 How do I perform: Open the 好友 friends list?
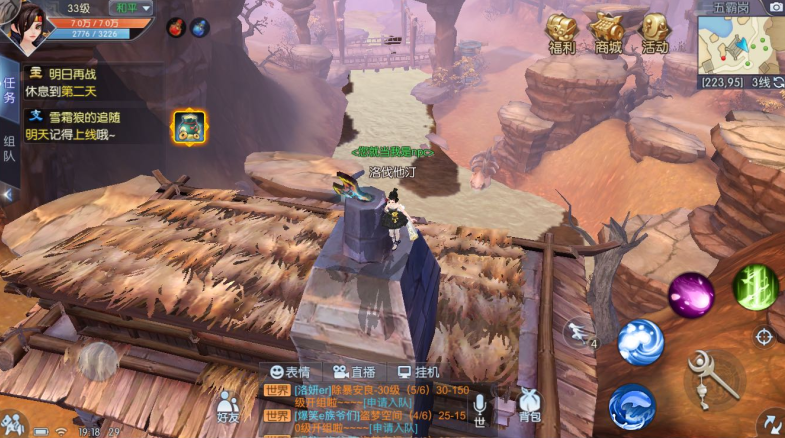click(228, 406)
